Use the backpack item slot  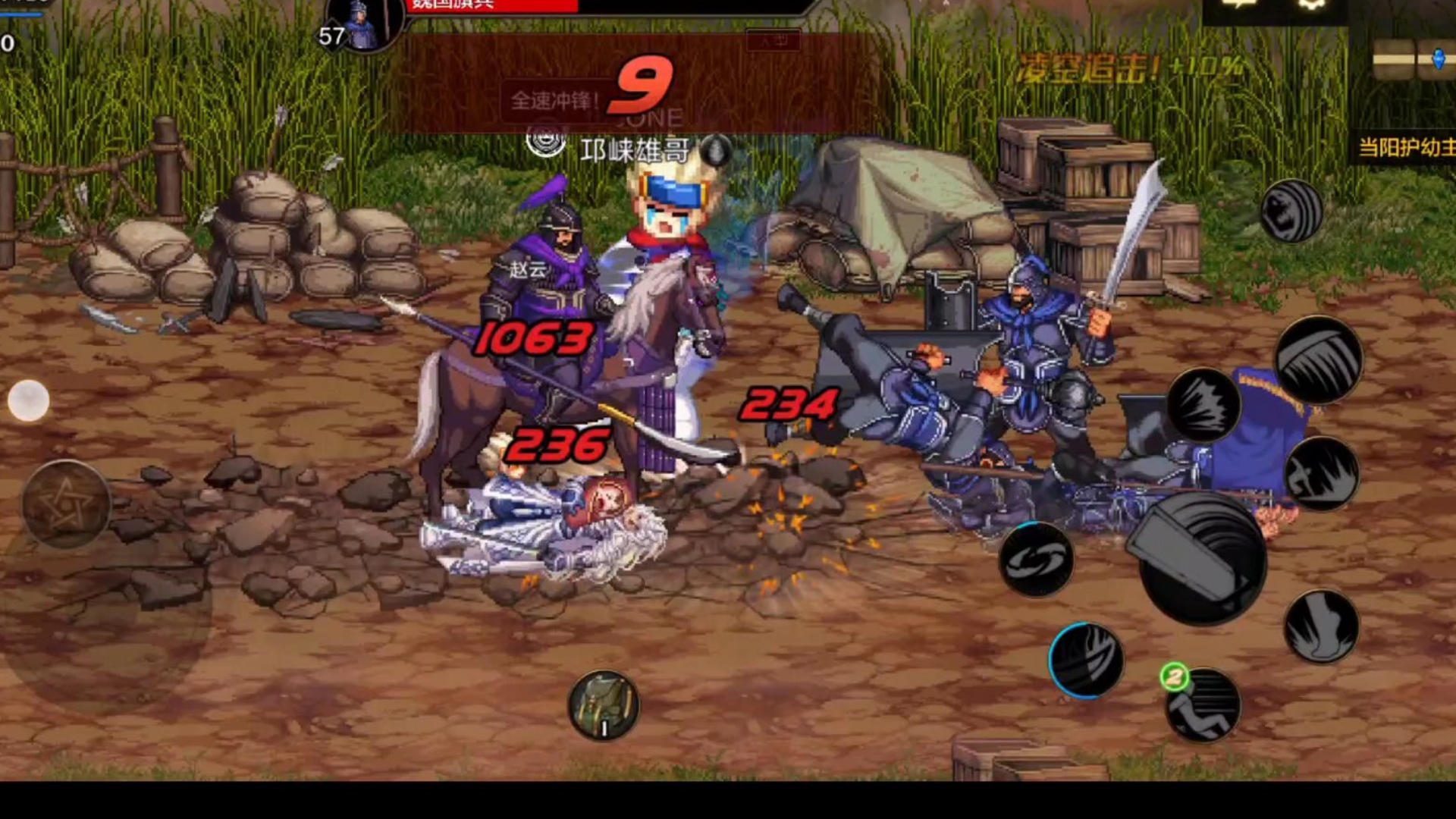pos(604,705)
